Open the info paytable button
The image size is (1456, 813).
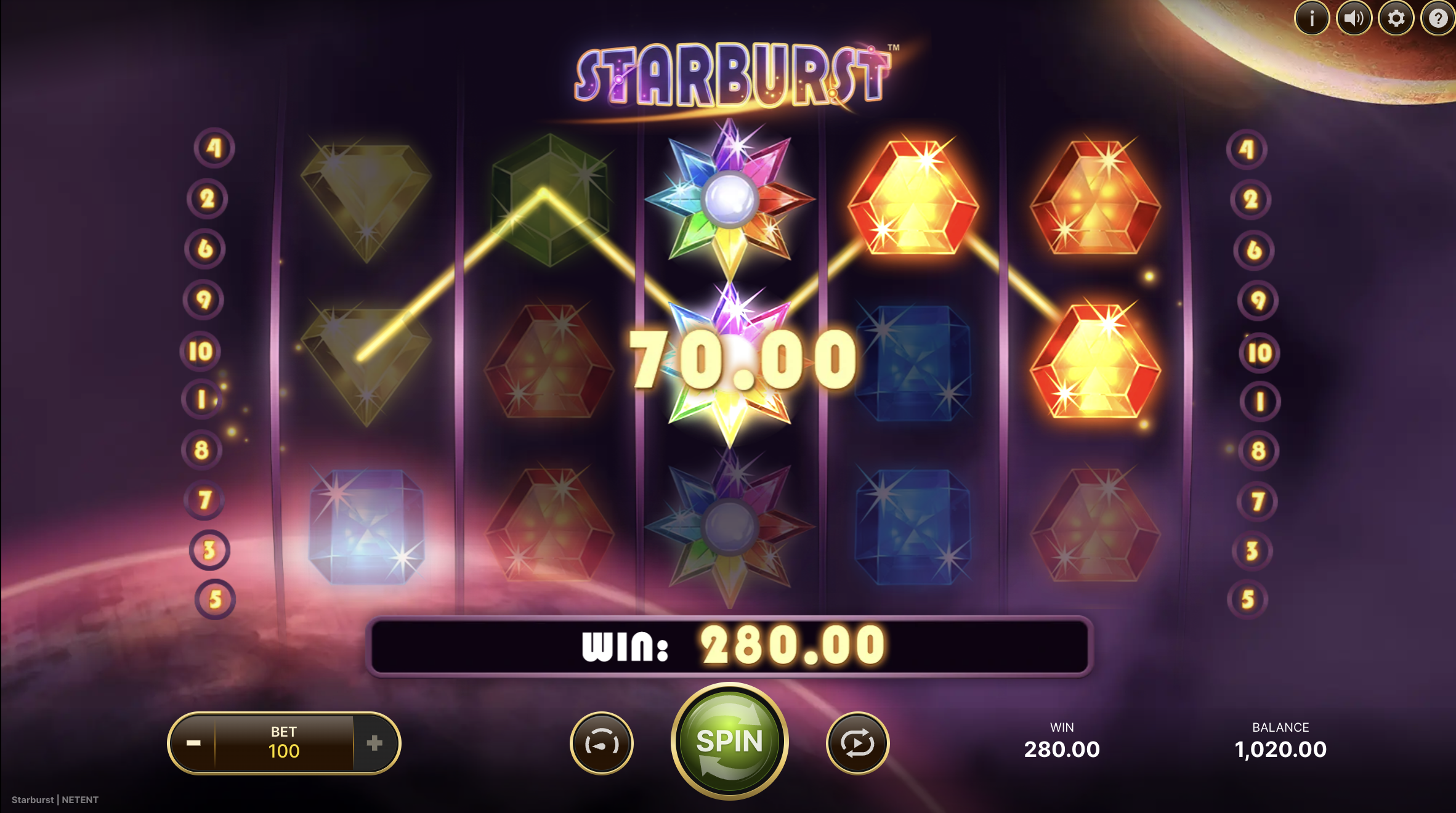coord(1311,18)
